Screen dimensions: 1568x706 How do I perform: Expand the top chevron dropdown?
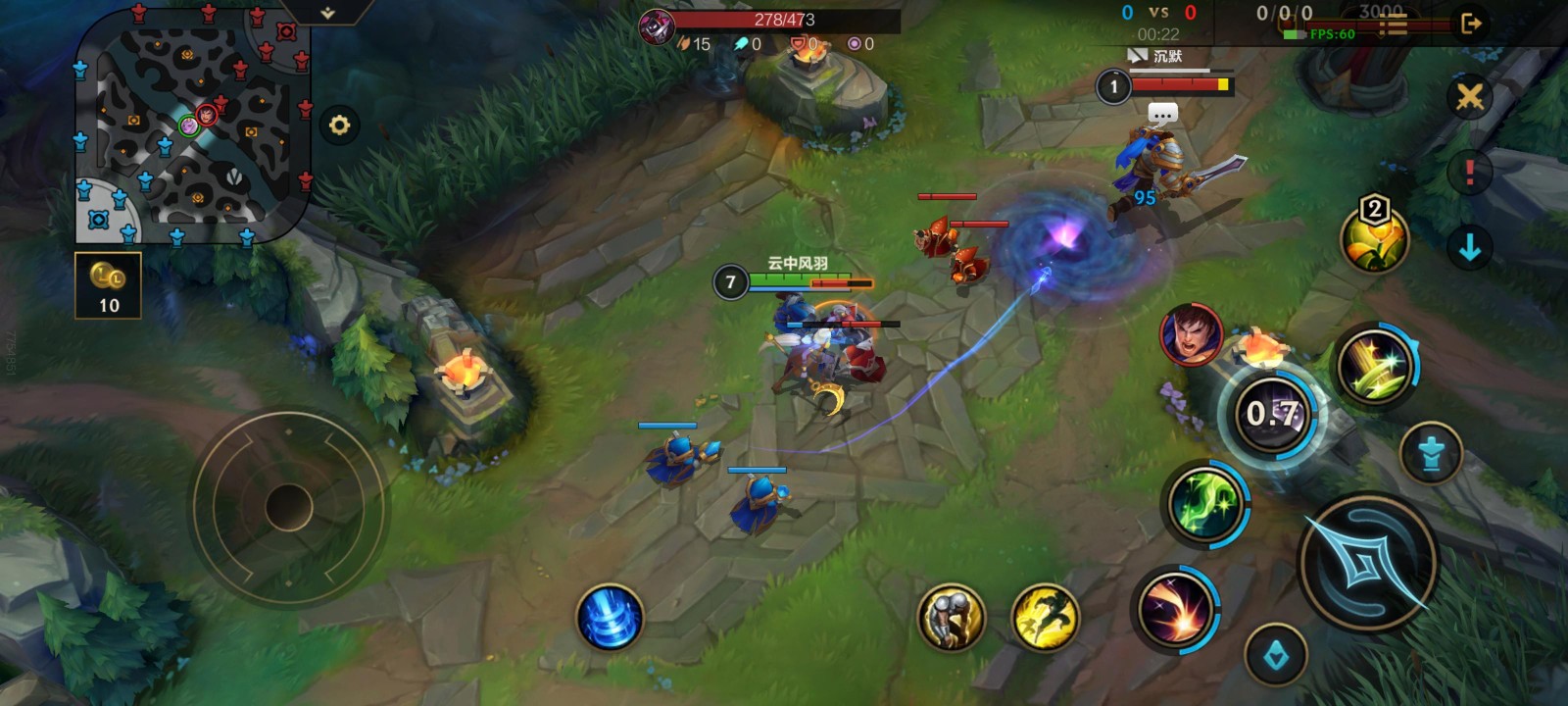click(327, 13)
